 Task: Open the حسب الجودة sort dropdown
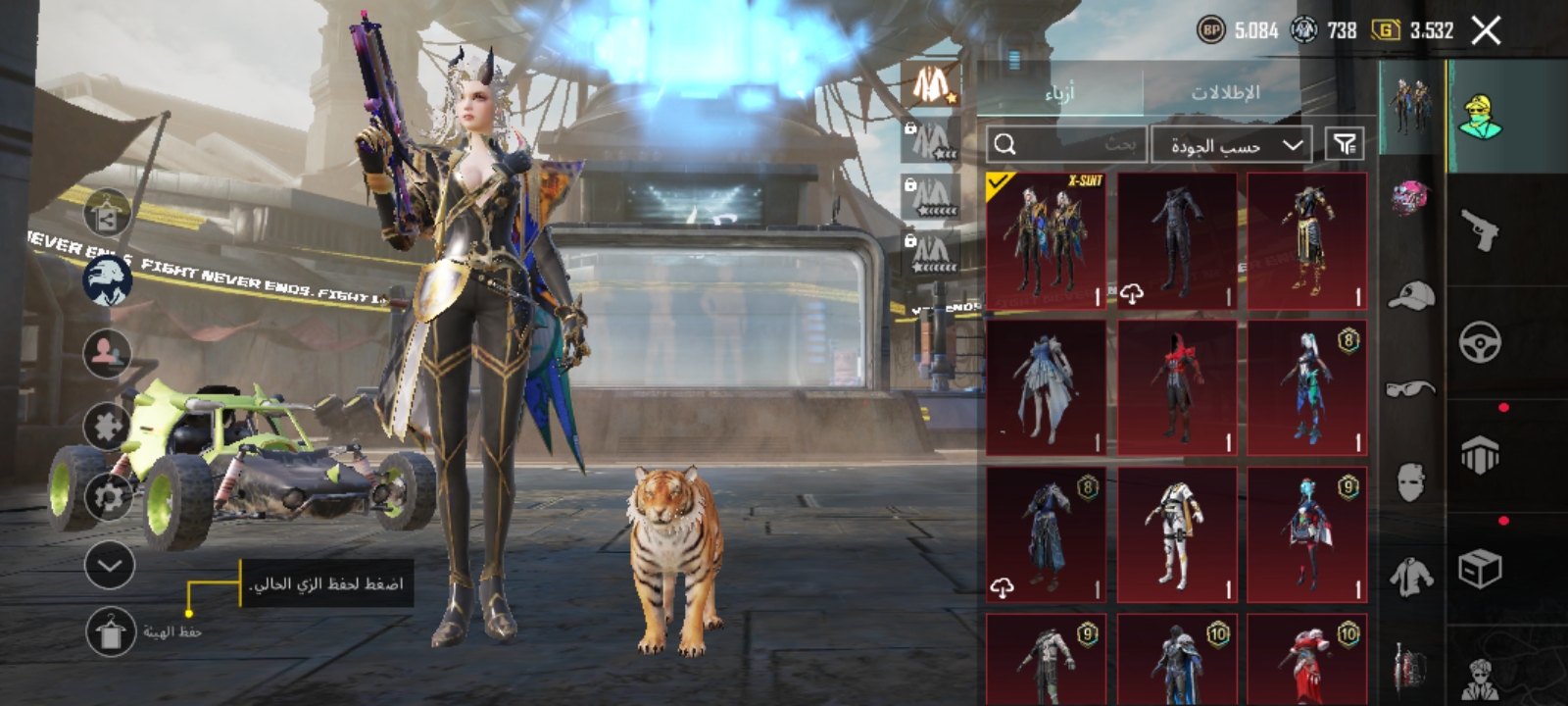click(1232, 145)
